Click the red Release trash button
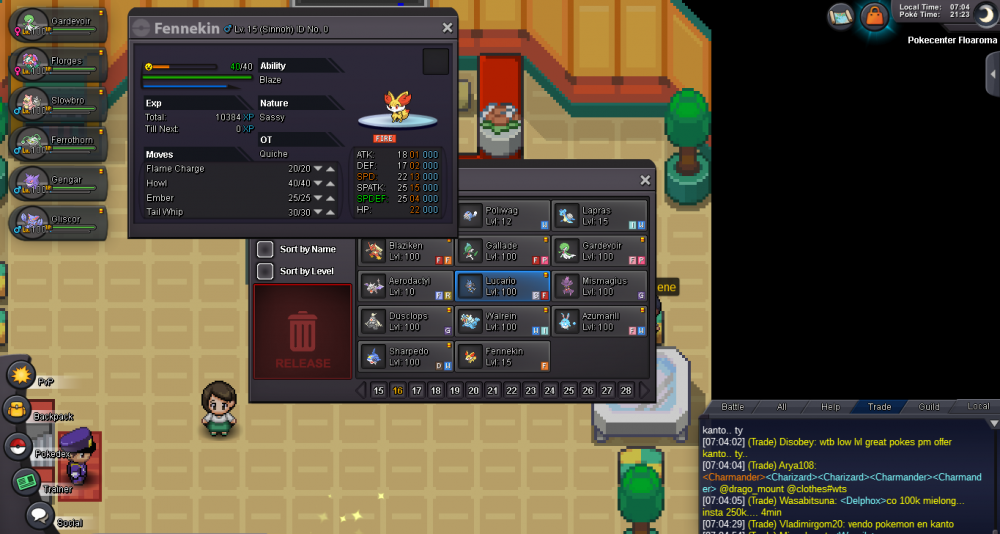Screen dimensions: 1000x534 302,332
